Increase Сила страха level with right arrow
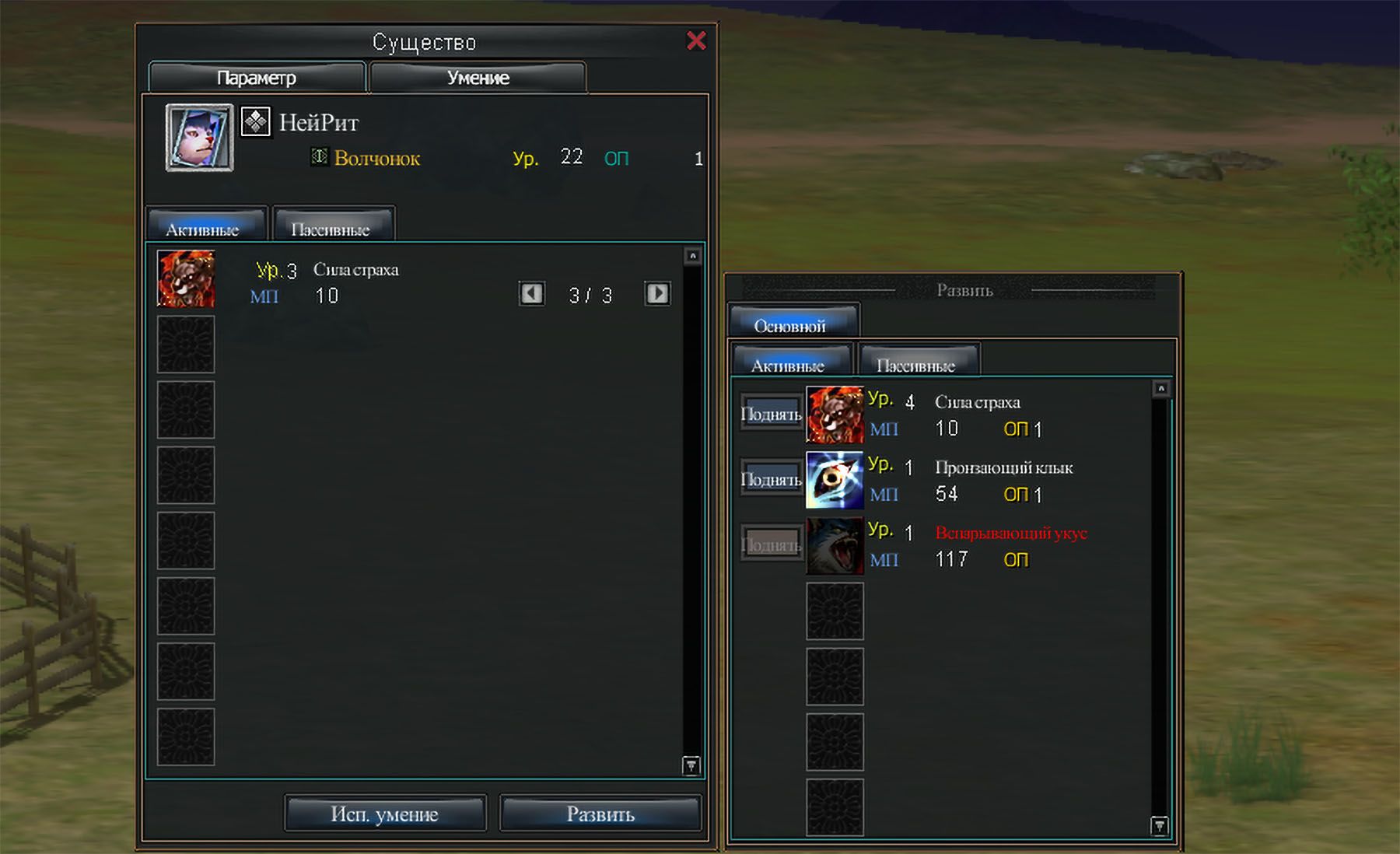 coord(657,293)
